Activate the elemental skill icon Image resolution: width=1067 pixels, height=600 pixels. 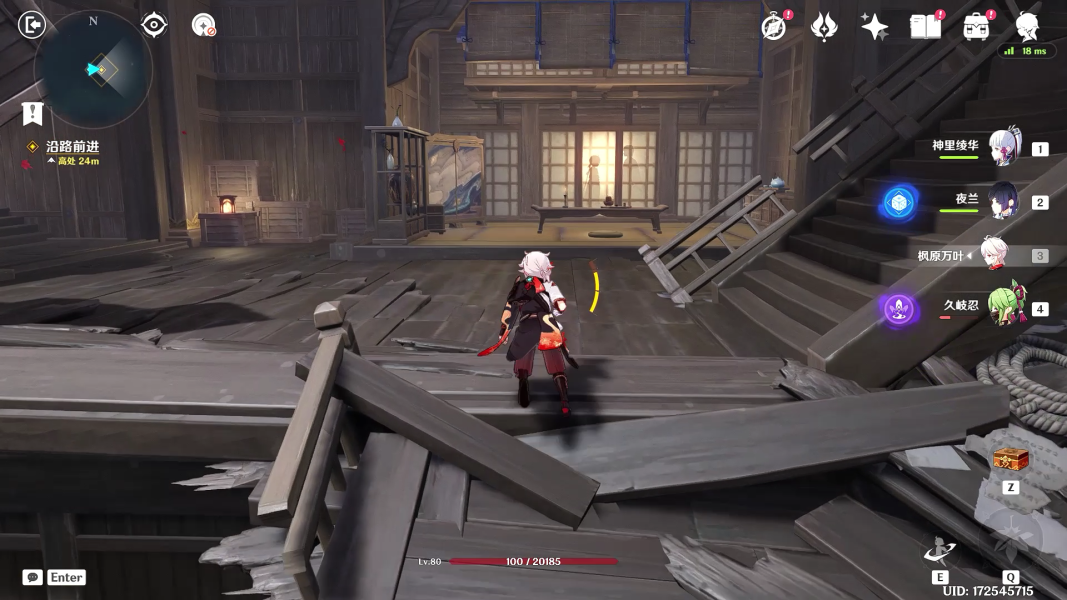(x=940, y=552)
